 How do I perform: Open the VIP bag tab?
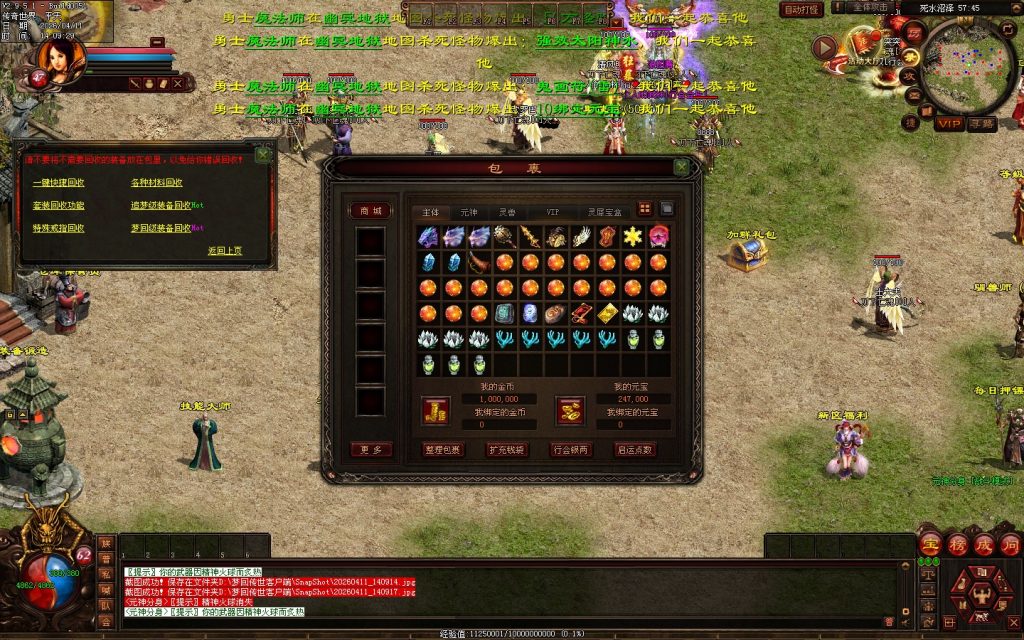click(552, 212)
